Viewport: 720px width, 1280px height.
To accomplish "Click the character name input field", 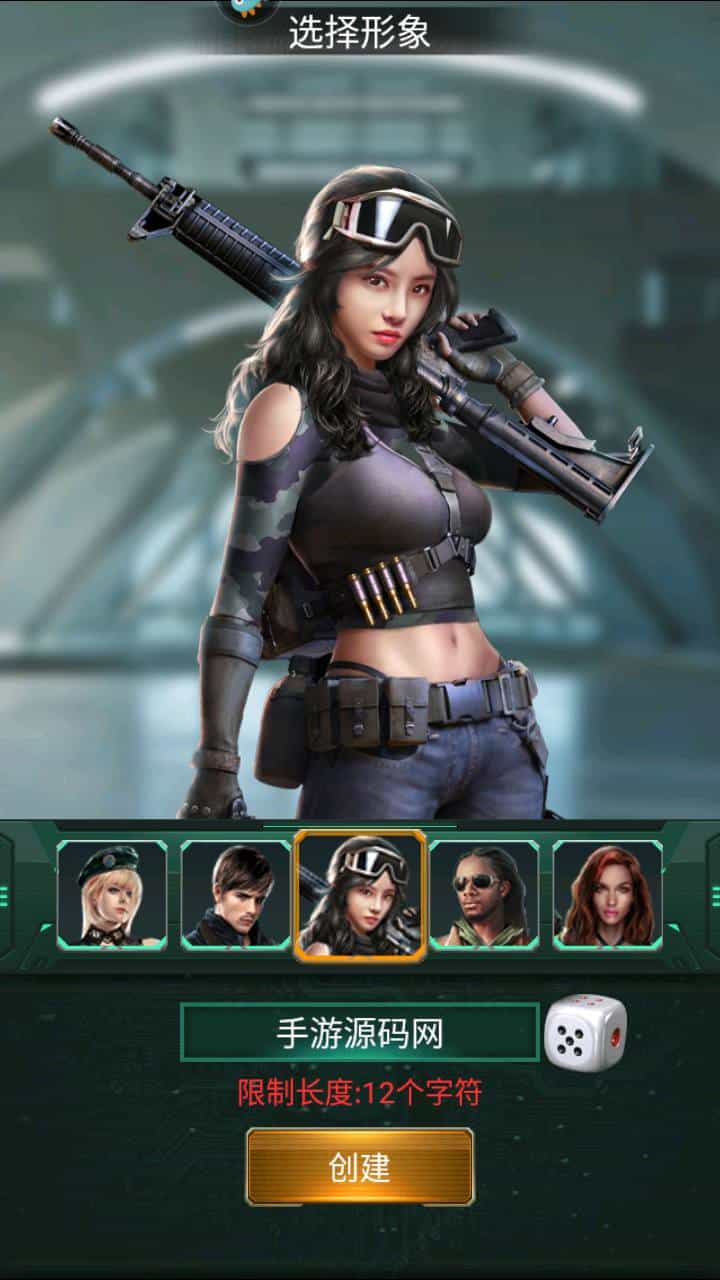I will [360, 1033].
